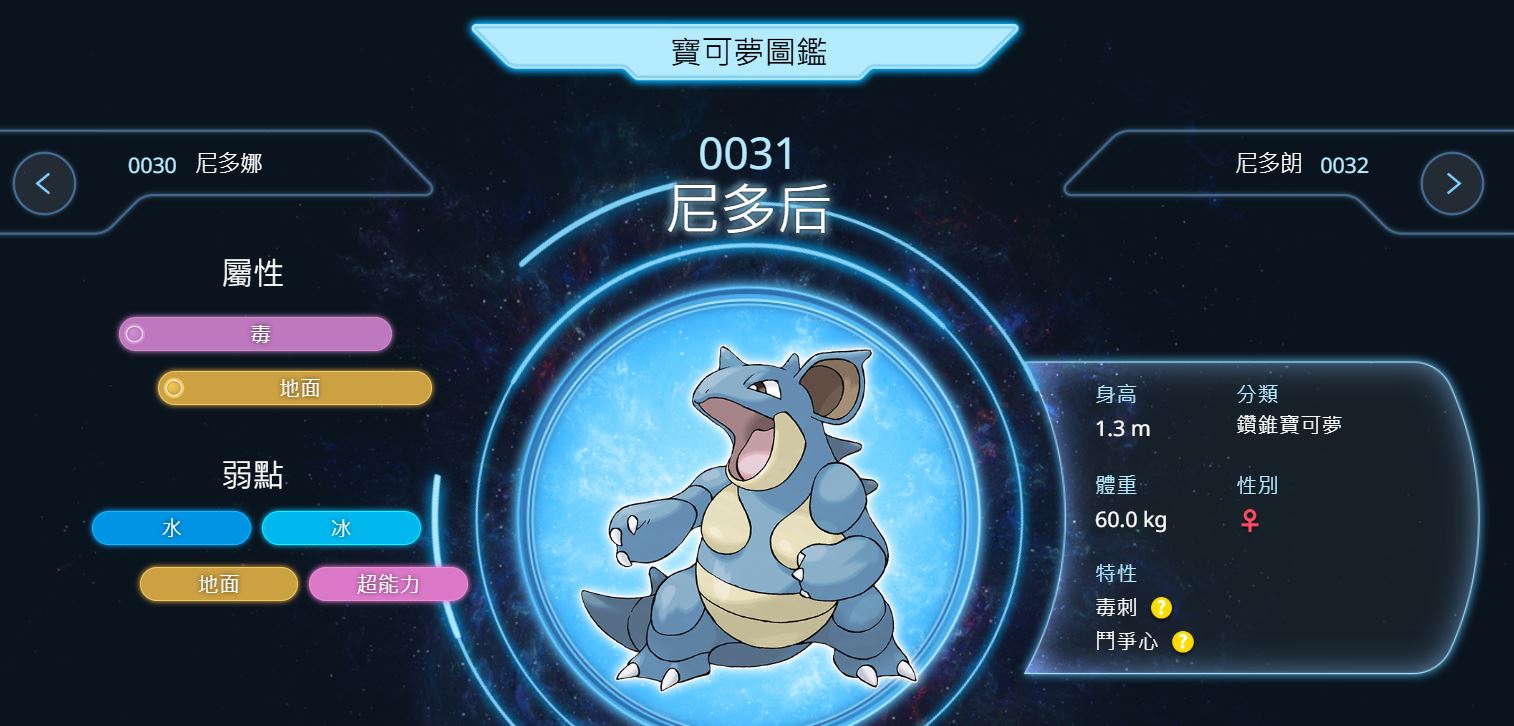Show info for the 鬥爭心 ability
Image resolution: width=1514 pixels, height=726 pixels.
pos(1183,641)
